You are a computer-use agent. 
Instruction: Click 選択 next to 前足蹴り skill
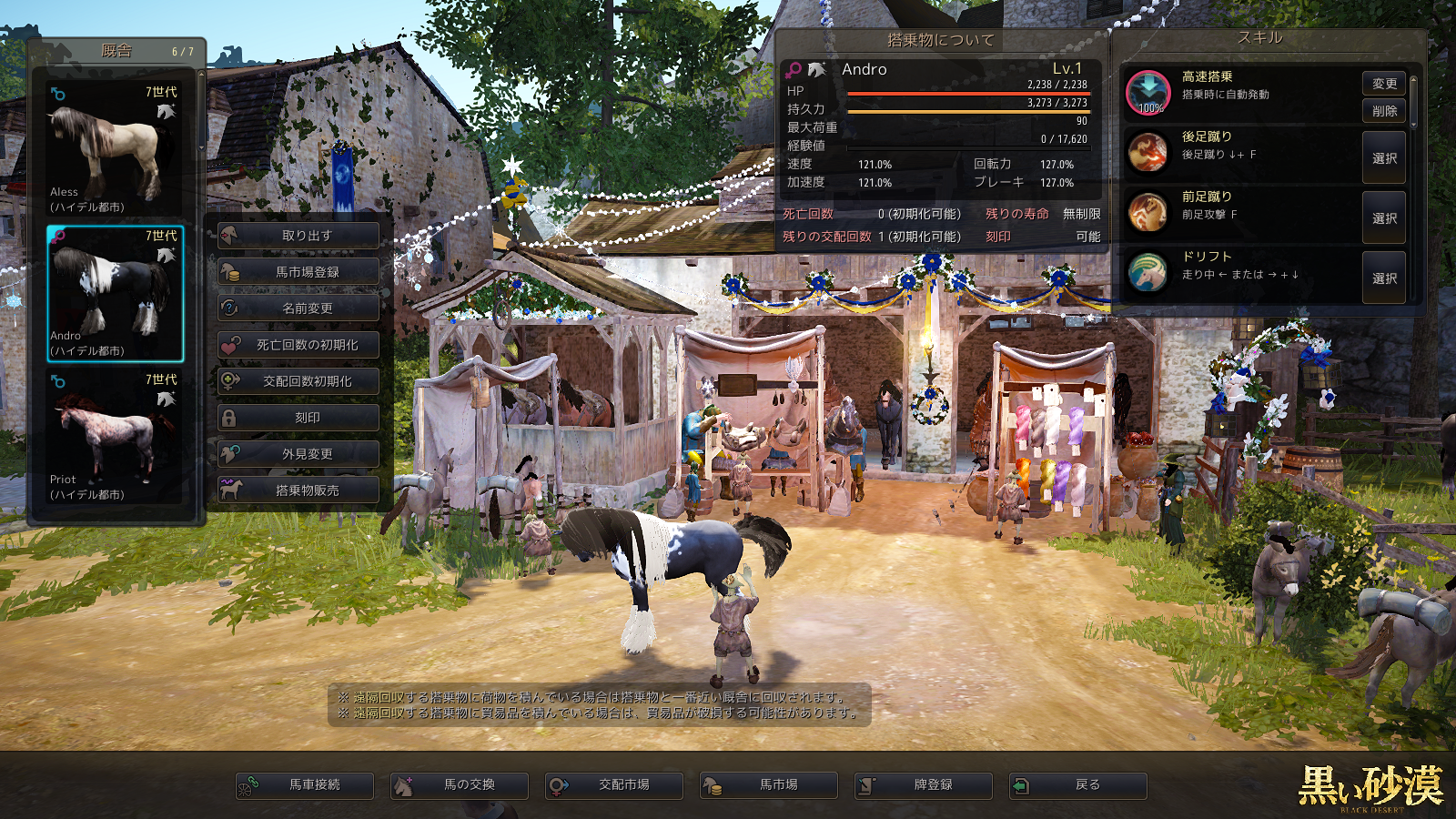coord(1384,218)
